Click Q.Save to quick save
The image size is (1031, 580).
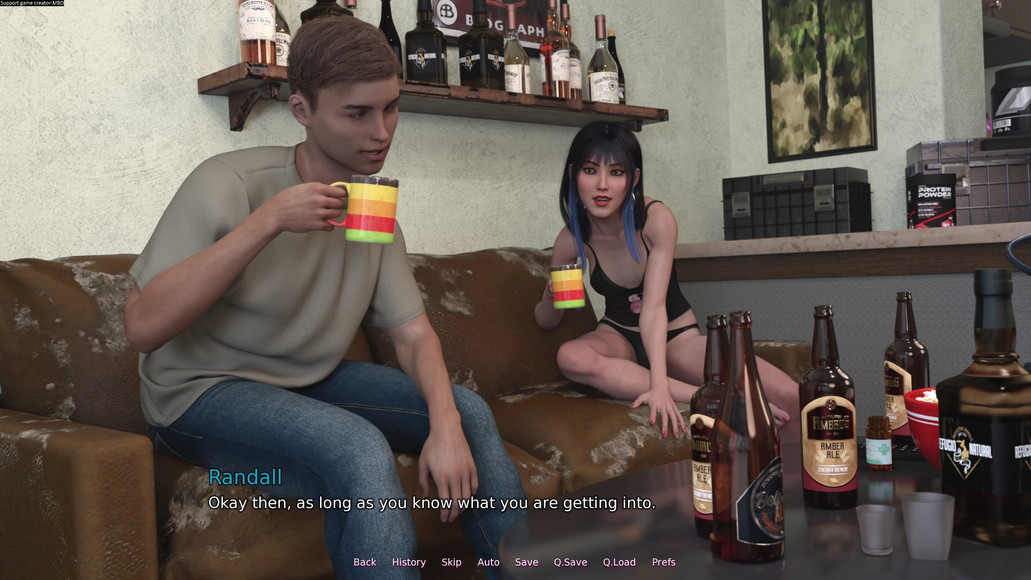tap(570, 562)
